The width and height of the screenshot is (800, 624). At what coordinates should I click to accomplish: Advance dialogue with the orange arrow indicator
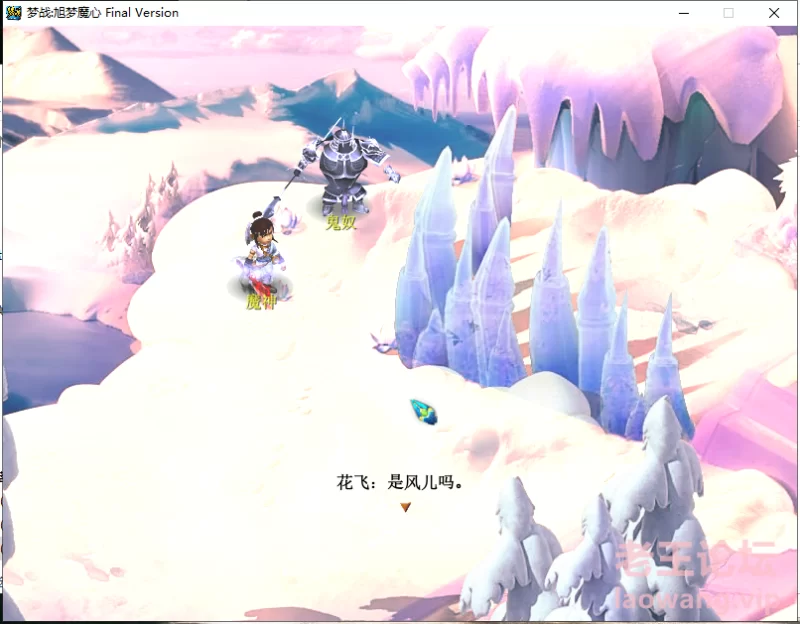point(405,507)
